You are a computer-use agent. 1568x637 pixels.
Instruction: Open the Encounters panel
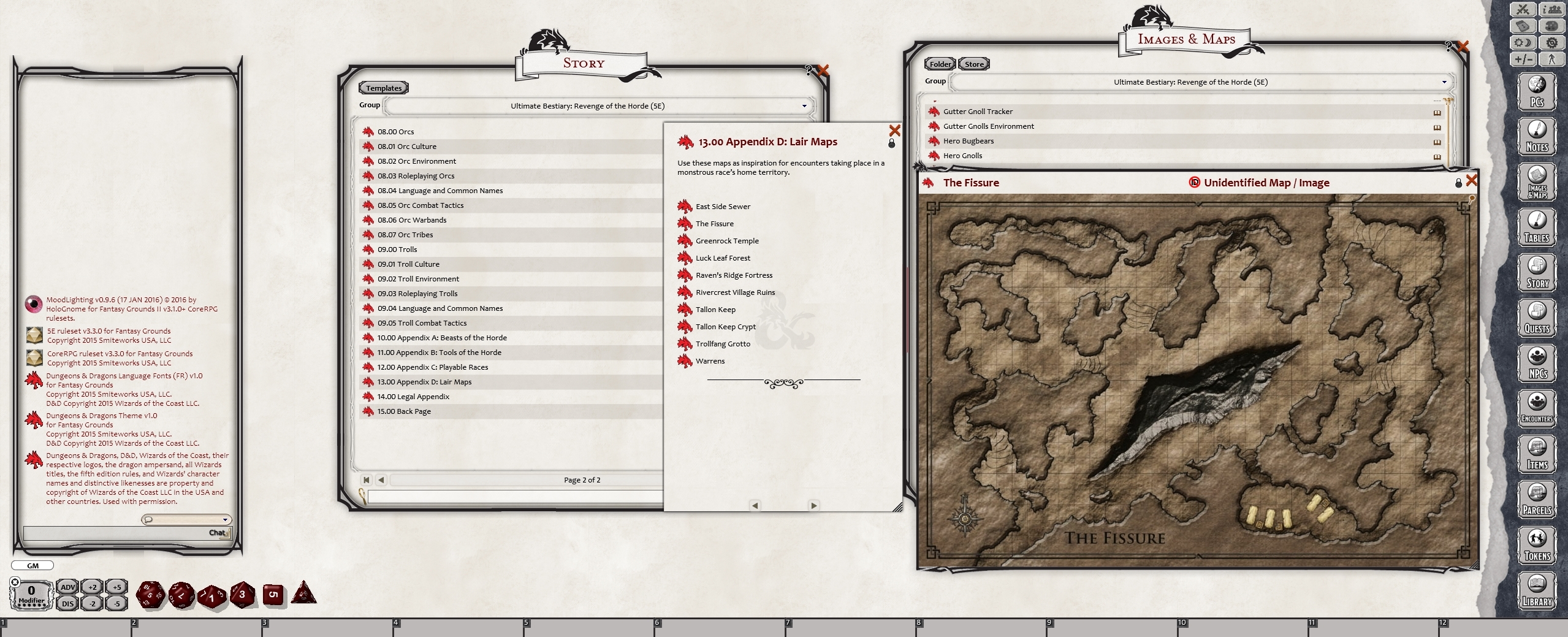tap(1536, 407)
